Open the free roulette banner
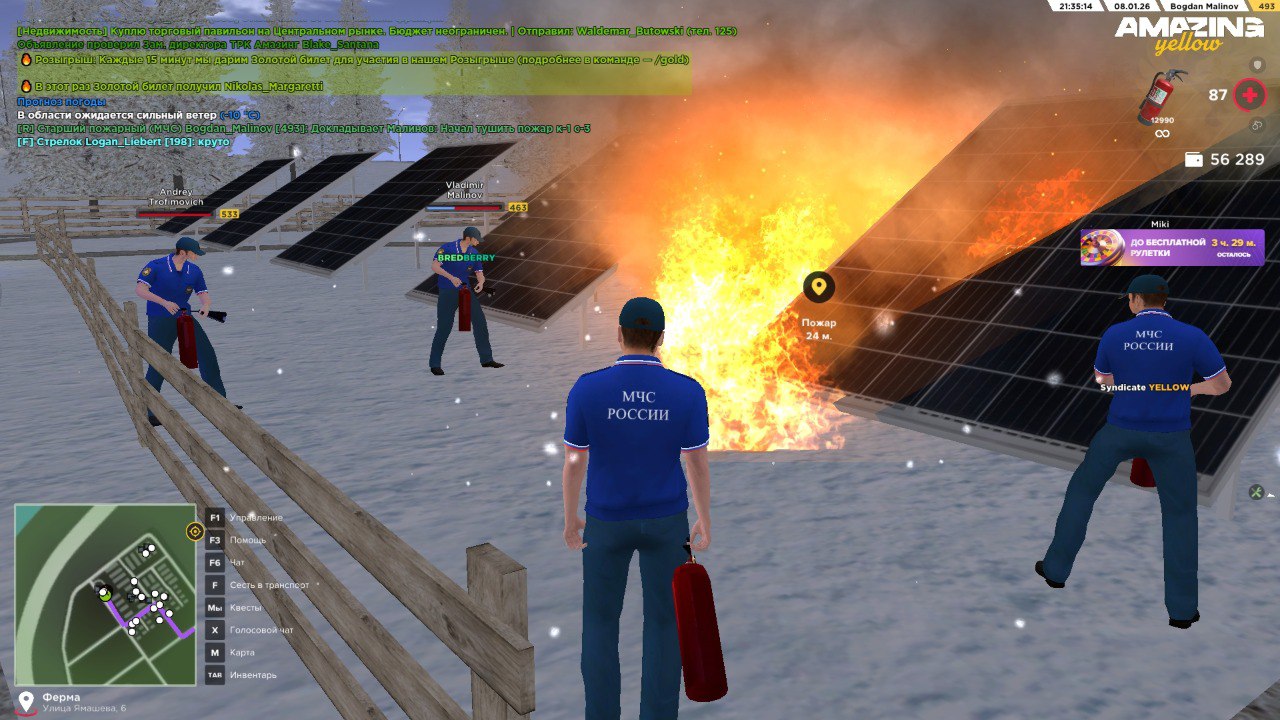Image resolution: width=1280 pixels, height=720 pixels. point(1172,247)
